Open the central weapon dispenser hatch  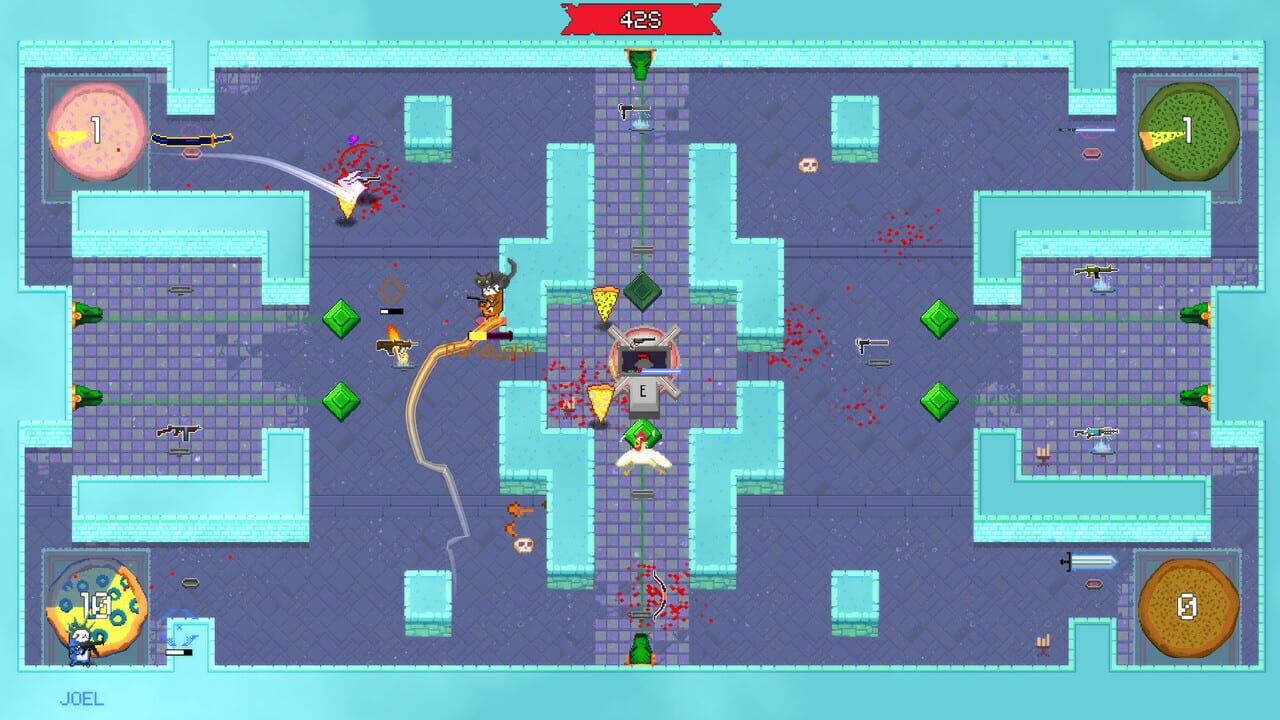point(645,360)
